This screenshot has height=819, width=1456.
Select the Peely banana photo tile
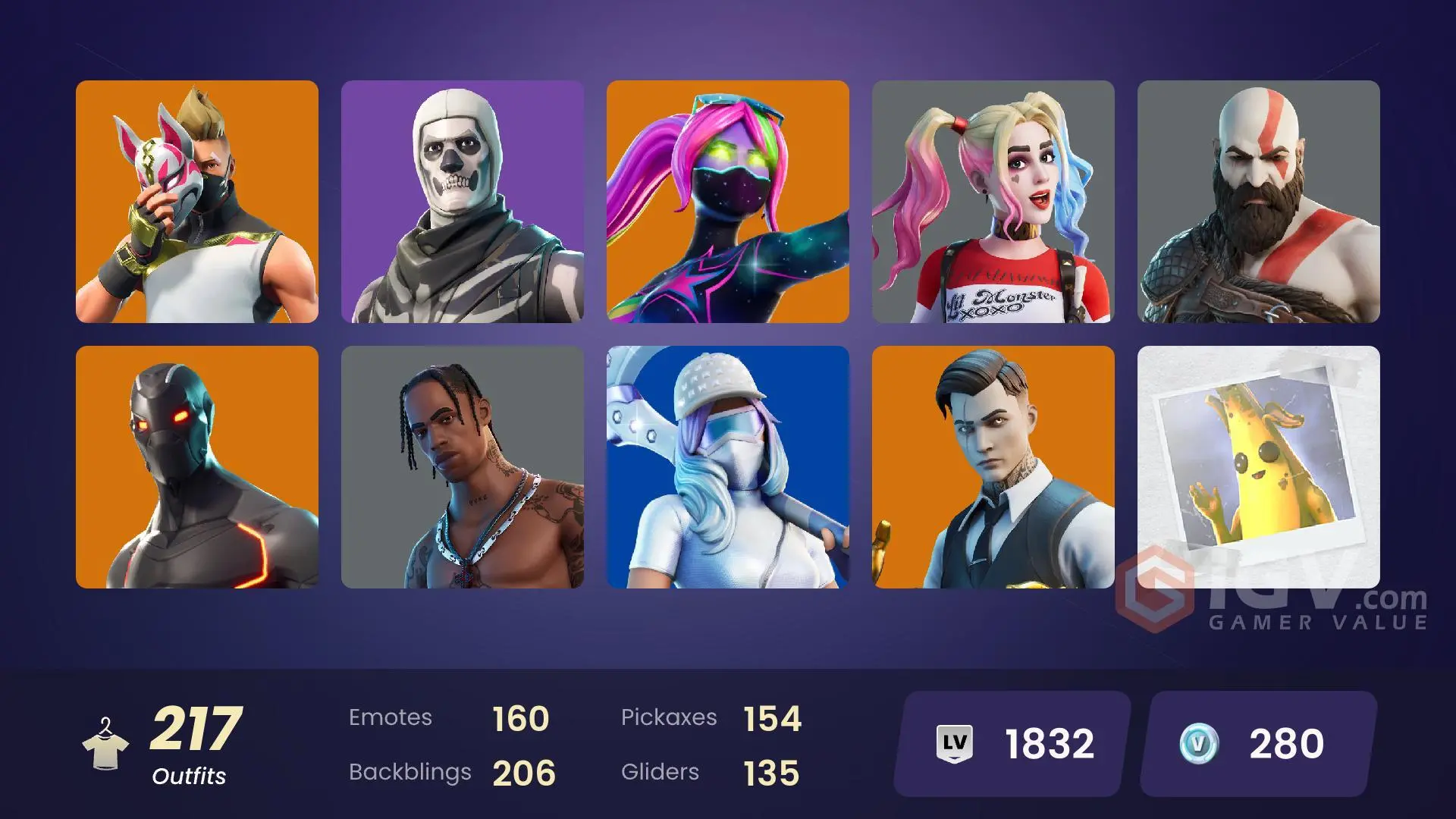point(1260,466)
